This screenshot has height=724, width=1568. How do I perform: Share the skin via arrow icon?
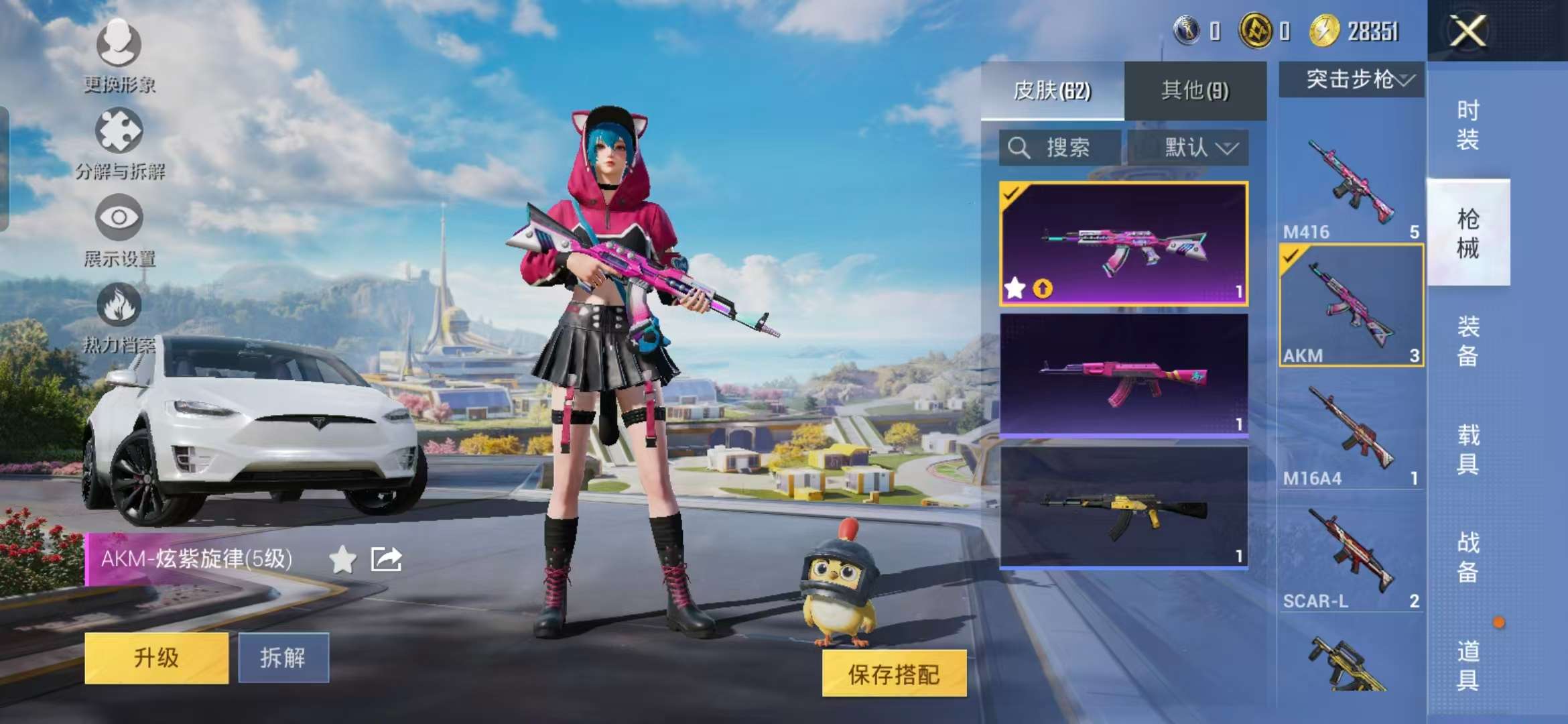386,559
